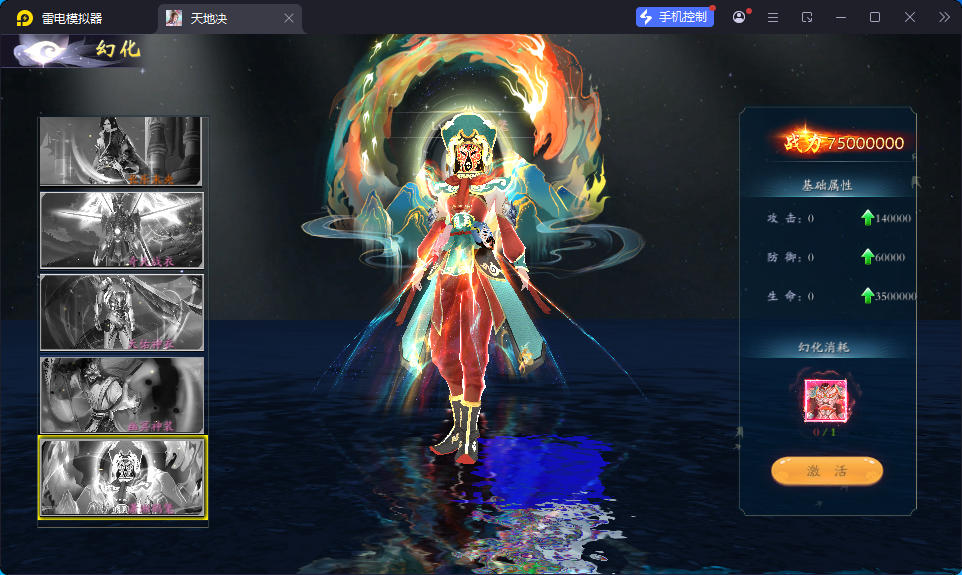Open the emulator user account icon
Image resolution: width=962 pixels, height=575 pixels.
(739, 17)
